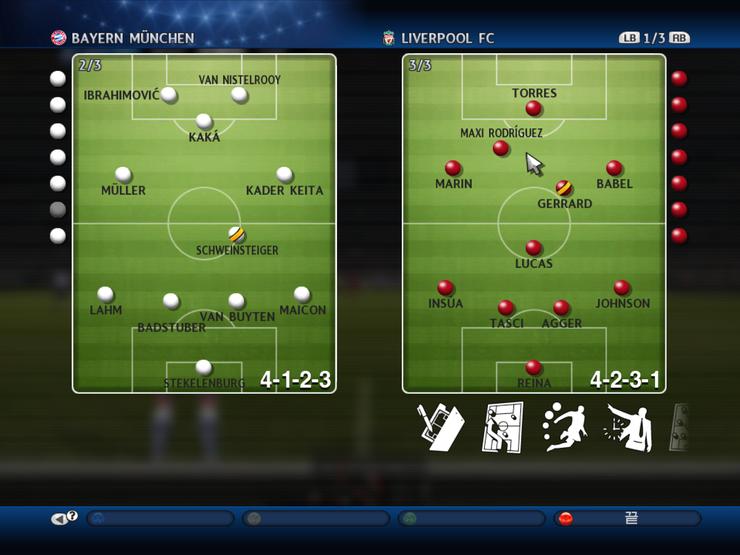The height and width of the screenshot is (555, 740).
Task: Pick Gerrard's captain marker
Action: tap(564, 187)
